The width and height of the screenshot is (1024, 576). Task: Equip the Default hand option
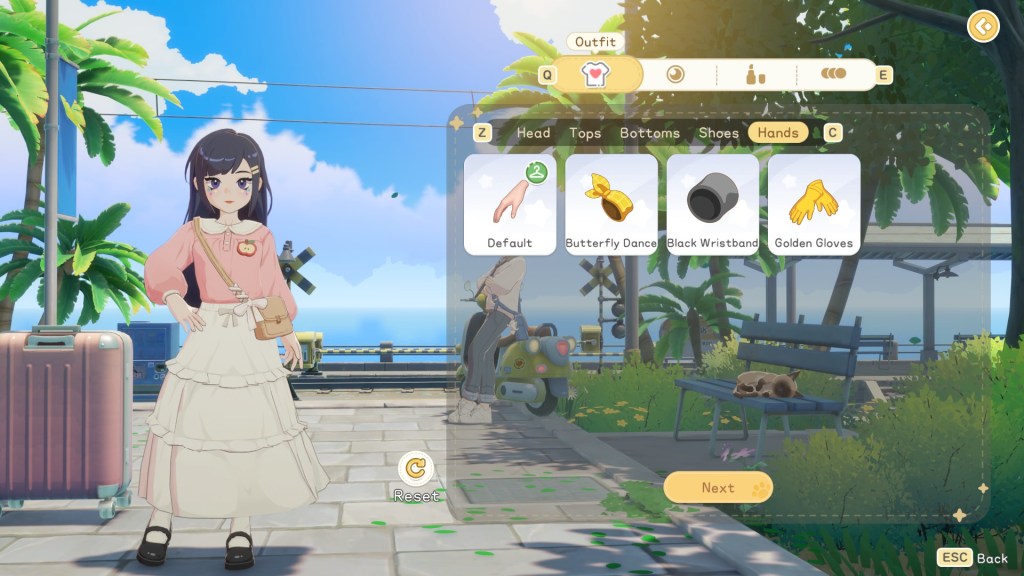click(510, 204)
